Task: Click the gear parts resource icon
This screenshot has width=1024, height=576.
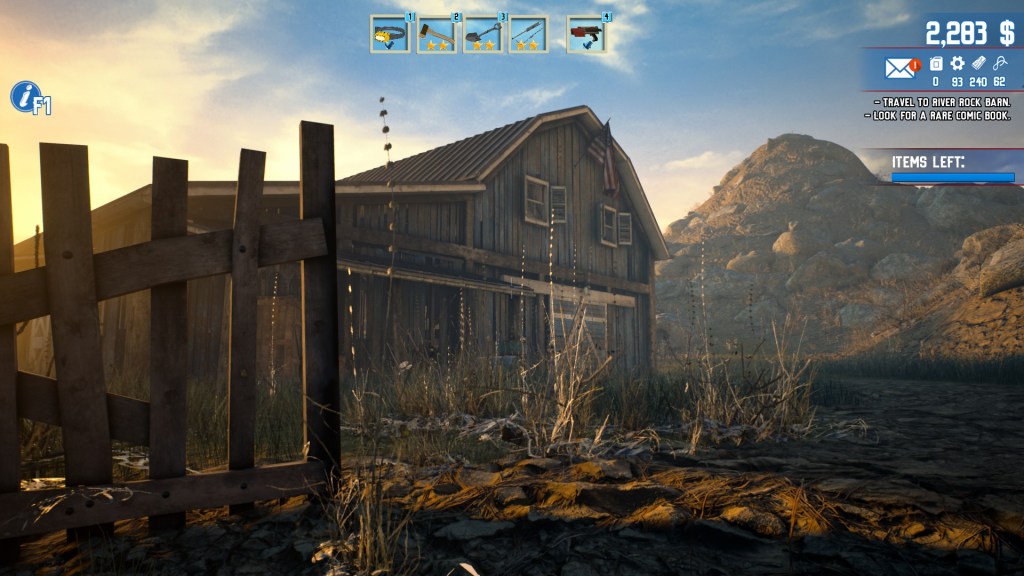Action: (957, 64)
